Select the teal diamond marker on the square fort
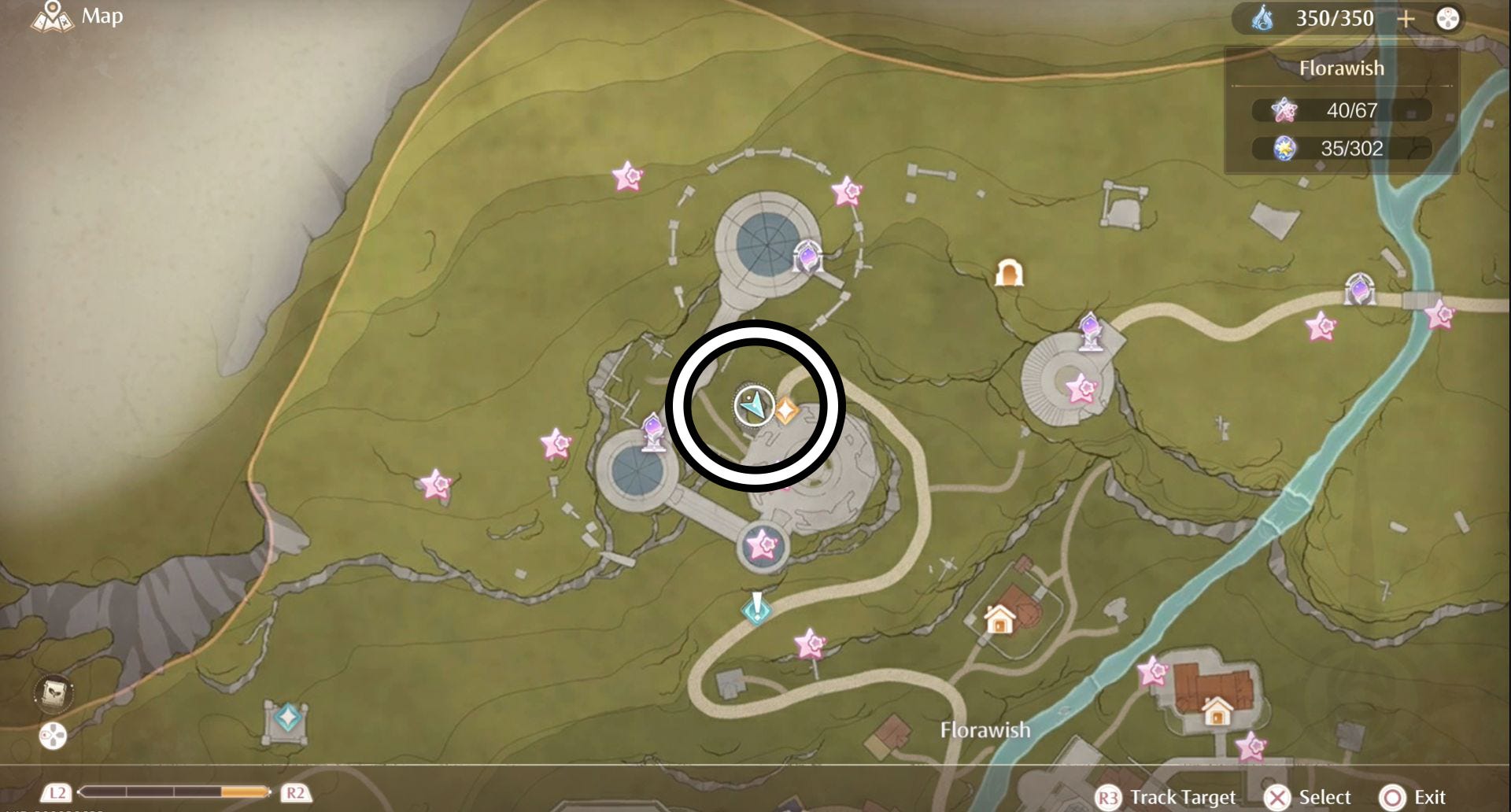 (287, 718)
